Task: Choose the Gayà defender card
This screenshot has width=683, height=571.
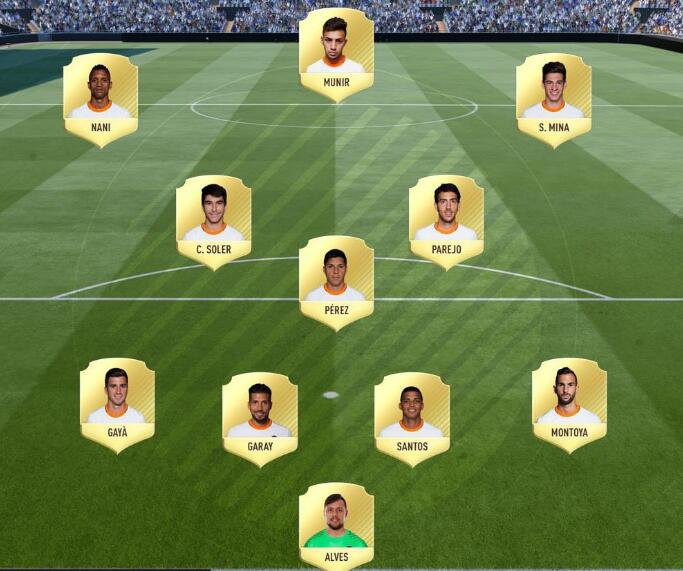Action: [117, 404]
